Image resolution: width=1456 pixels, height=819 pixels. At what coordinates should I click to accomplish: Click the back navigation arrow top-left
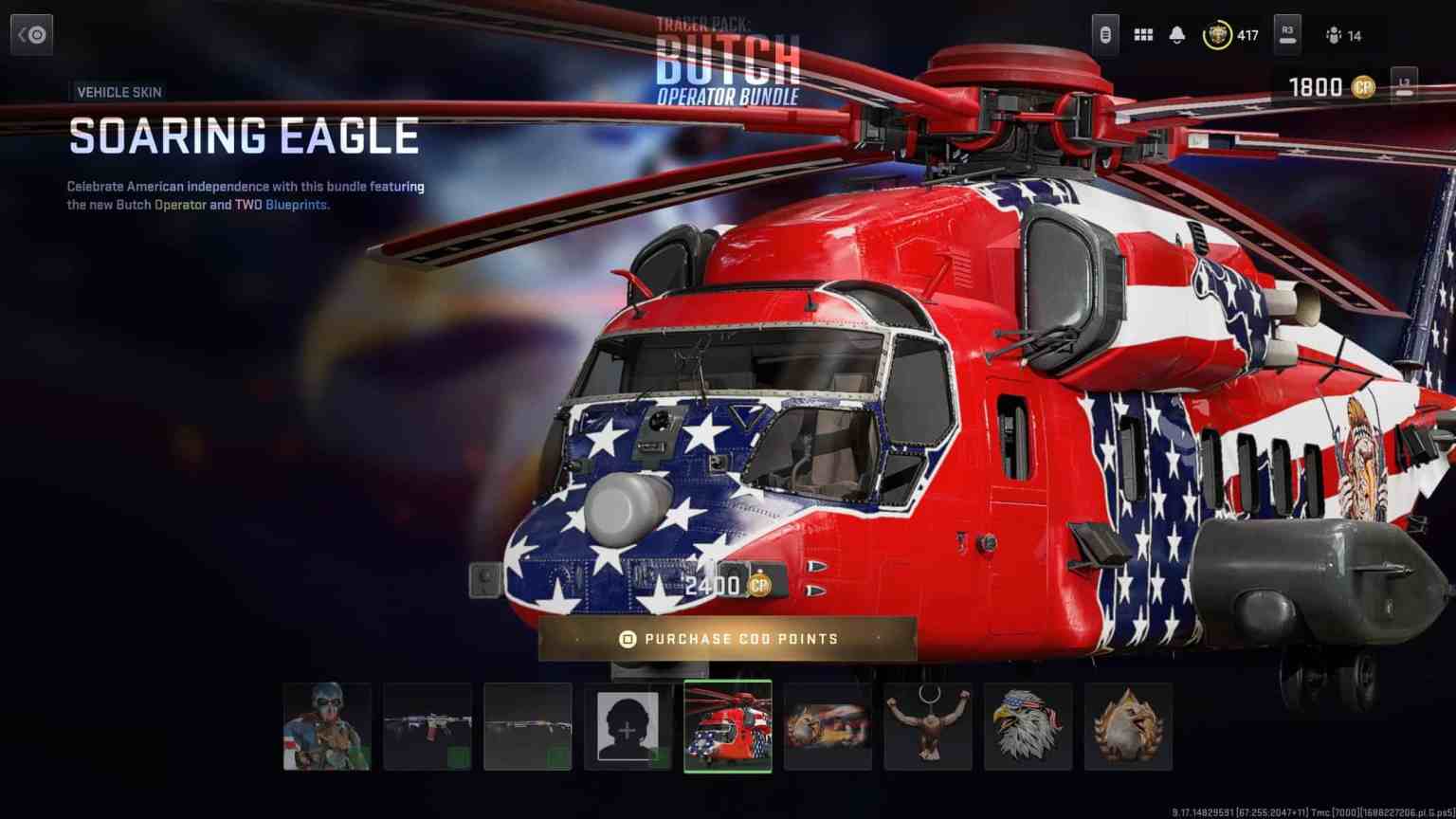pos(31,34)
